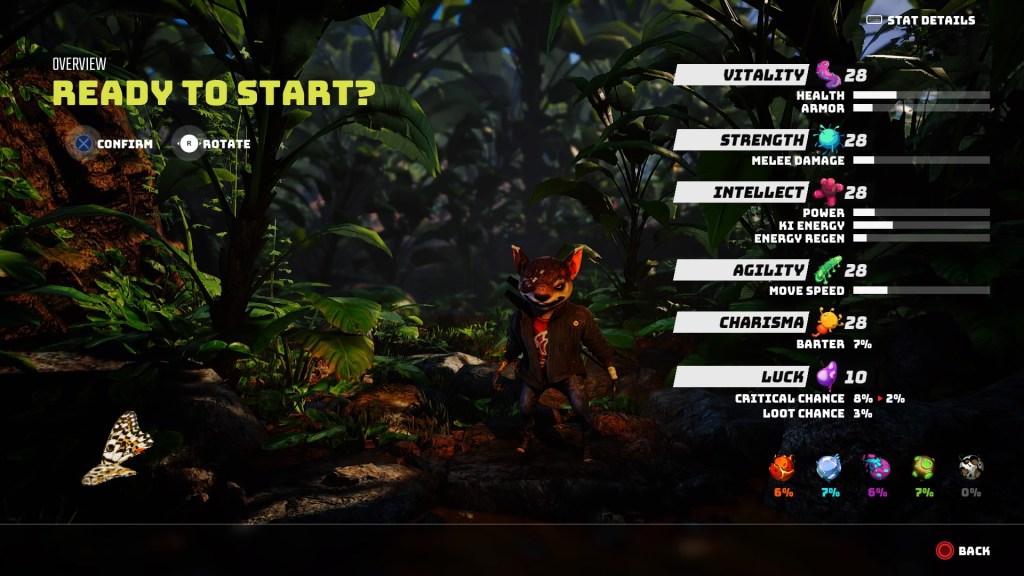Click the grey 0% resistance icon
Screen dimensions: 1024x576
tap(971, 467)
